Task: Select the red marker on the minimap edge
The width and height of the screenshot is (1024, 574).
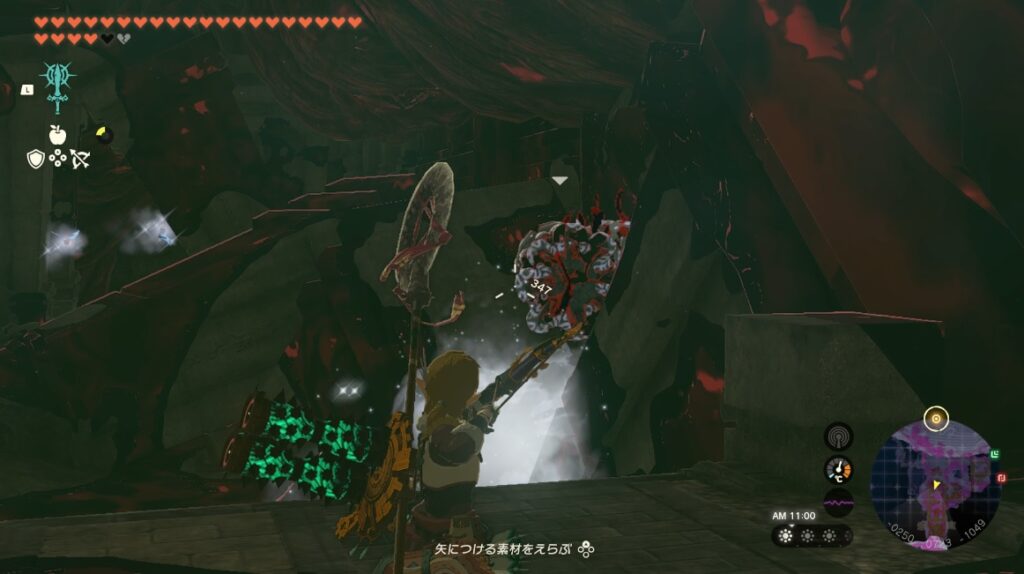Action: pos(1001,479)
